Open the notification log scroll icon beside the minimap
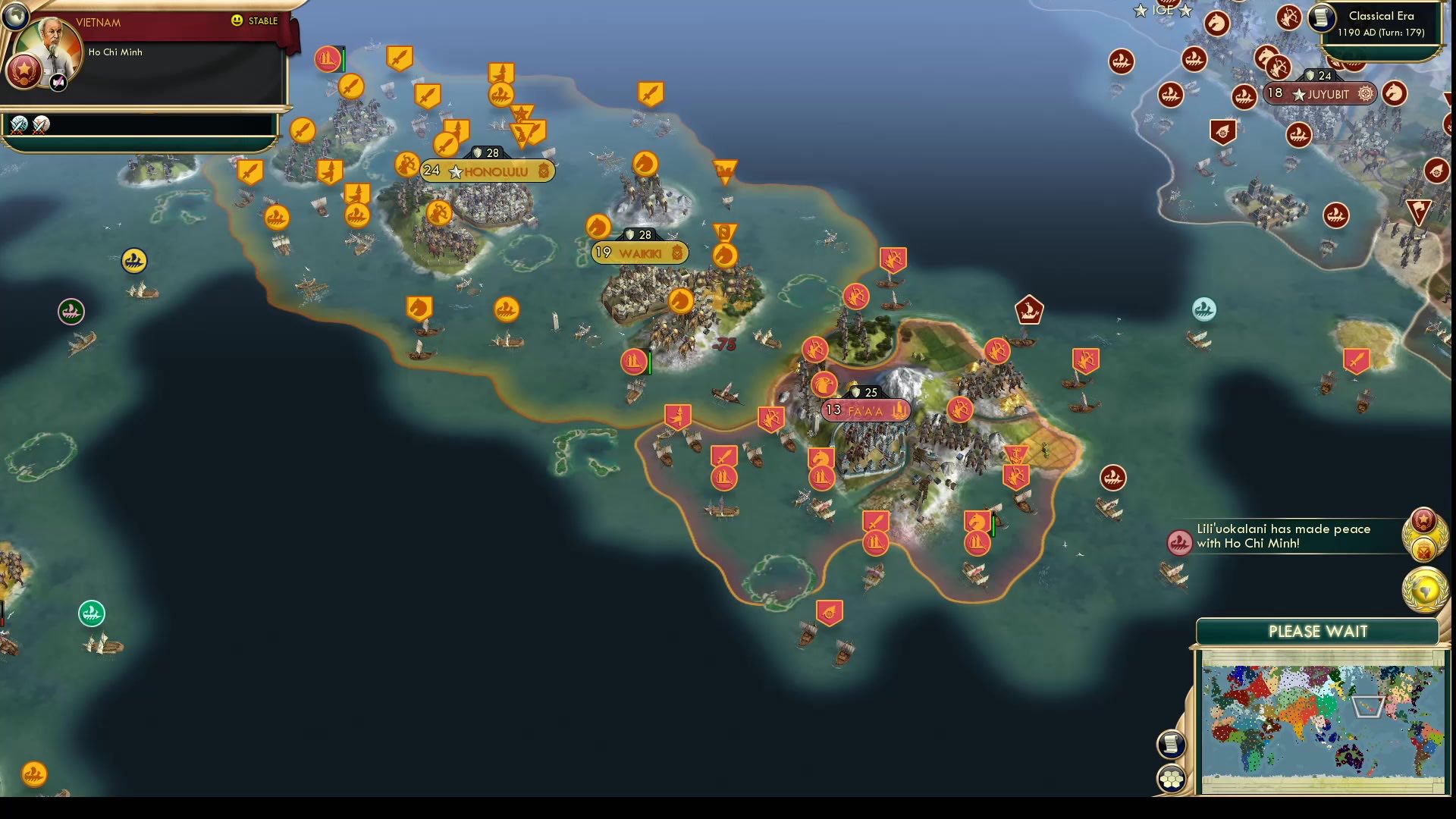This screenshot has width=1456, height=819. 1170,745
